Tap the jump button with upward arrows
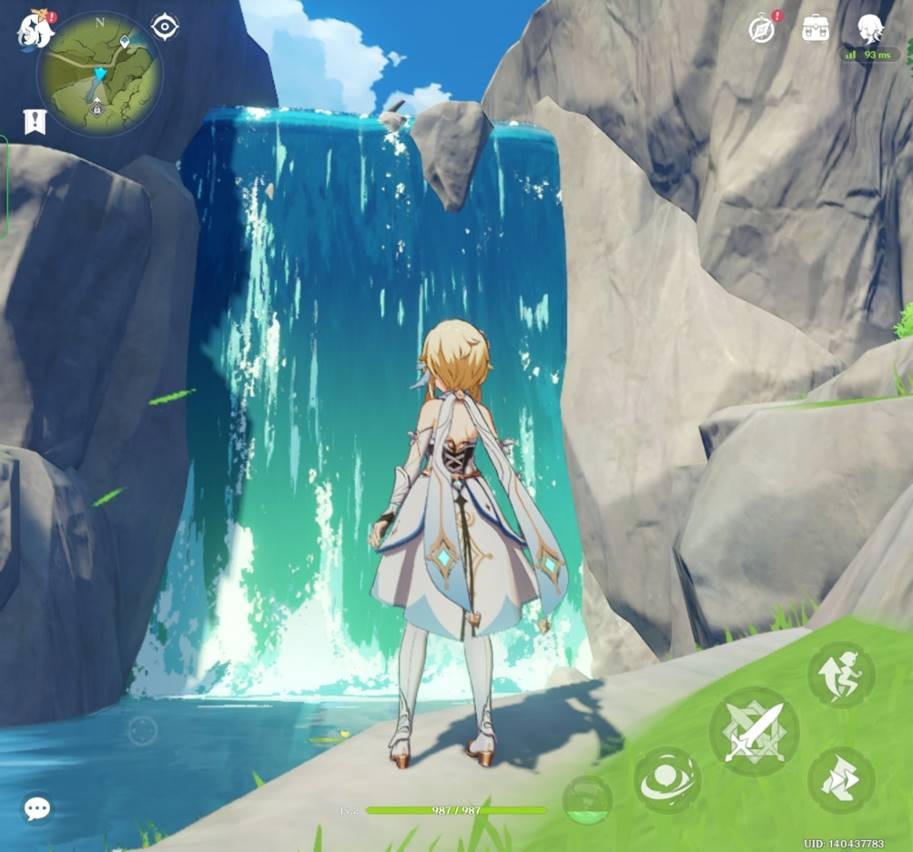The width and height of the screenshot is (913, 852). pos(841,674)
